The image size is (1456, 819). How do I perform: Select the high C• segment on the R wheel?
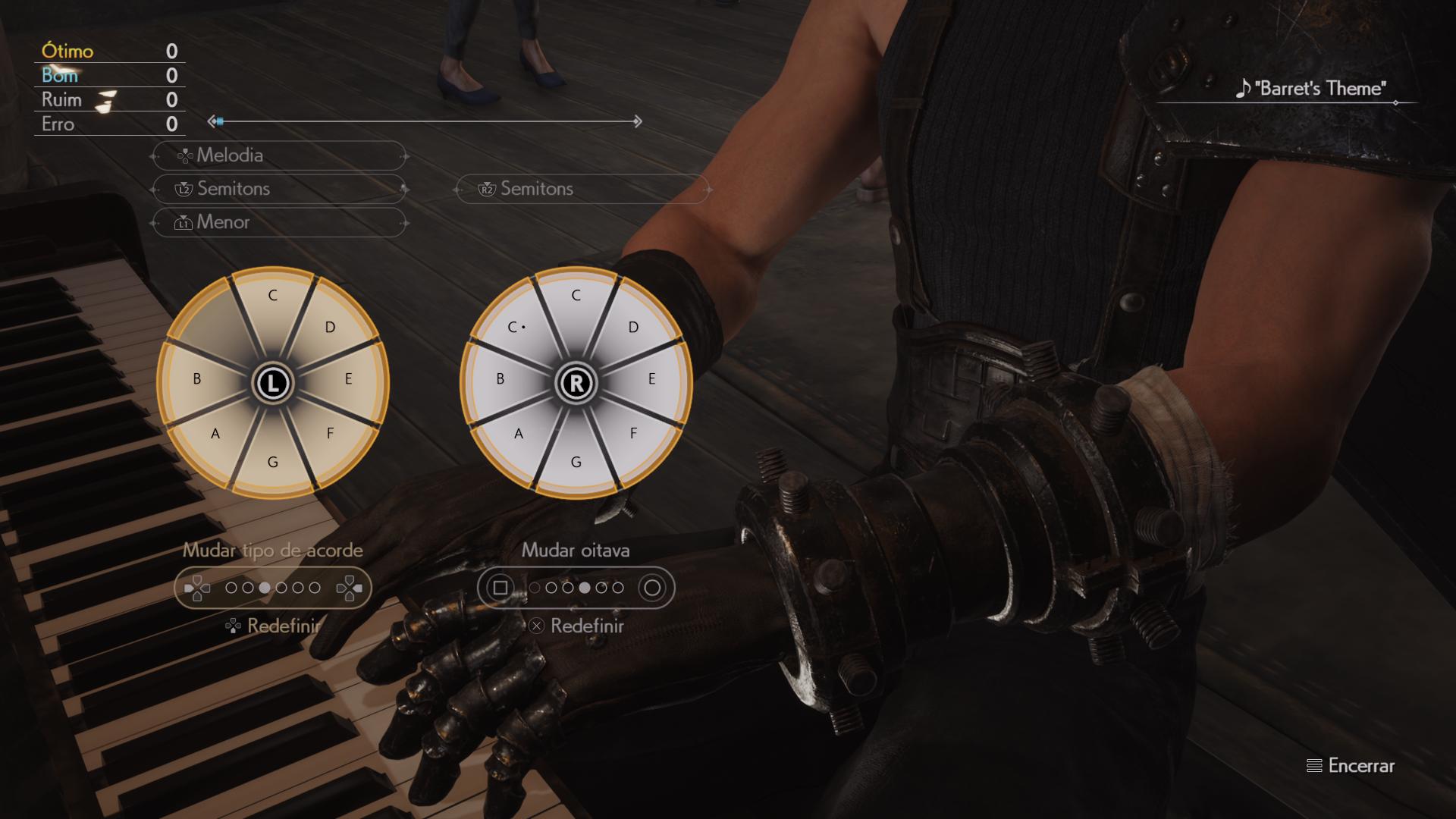pyautogui.click(x=518, y=329)
